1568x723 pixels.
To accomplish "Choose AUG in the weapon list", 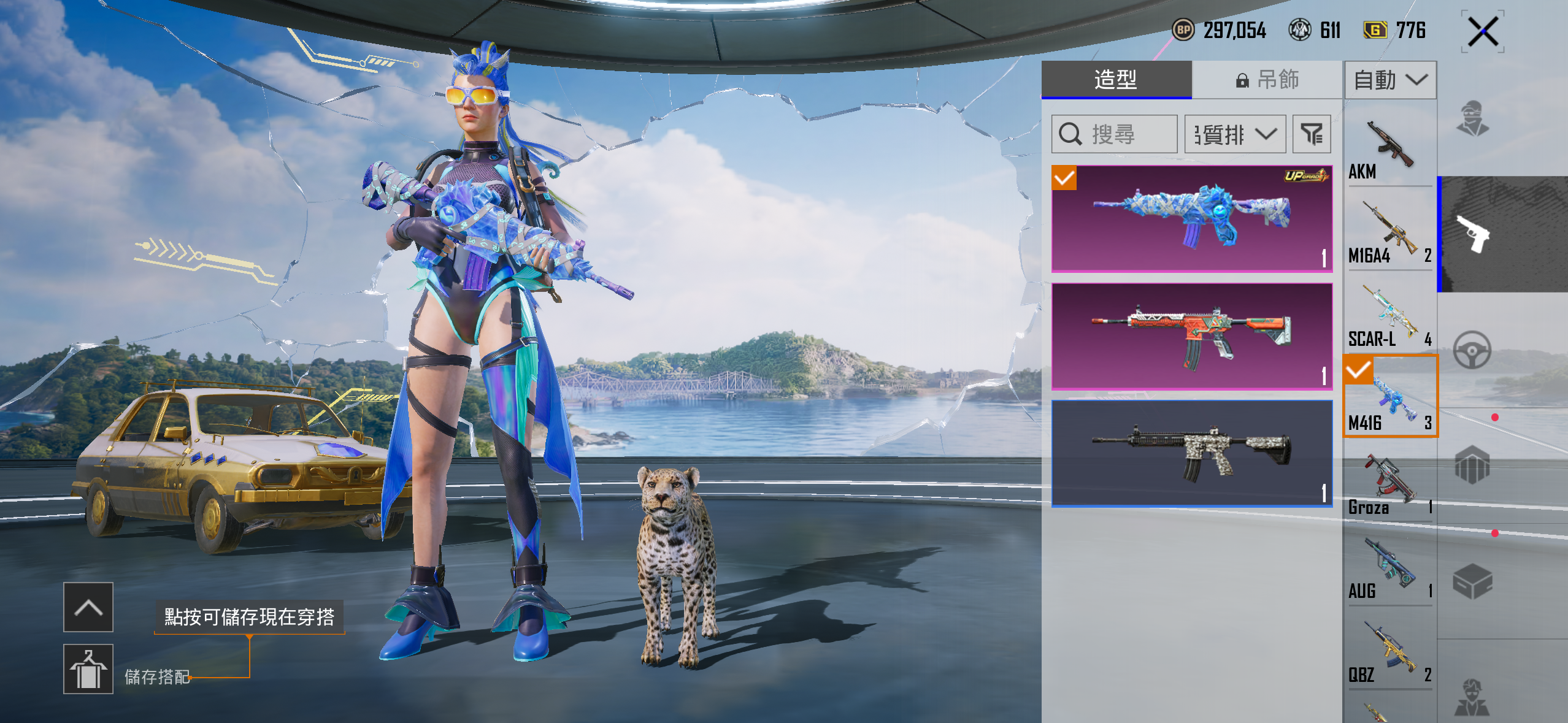I will tap(1389, 568).
